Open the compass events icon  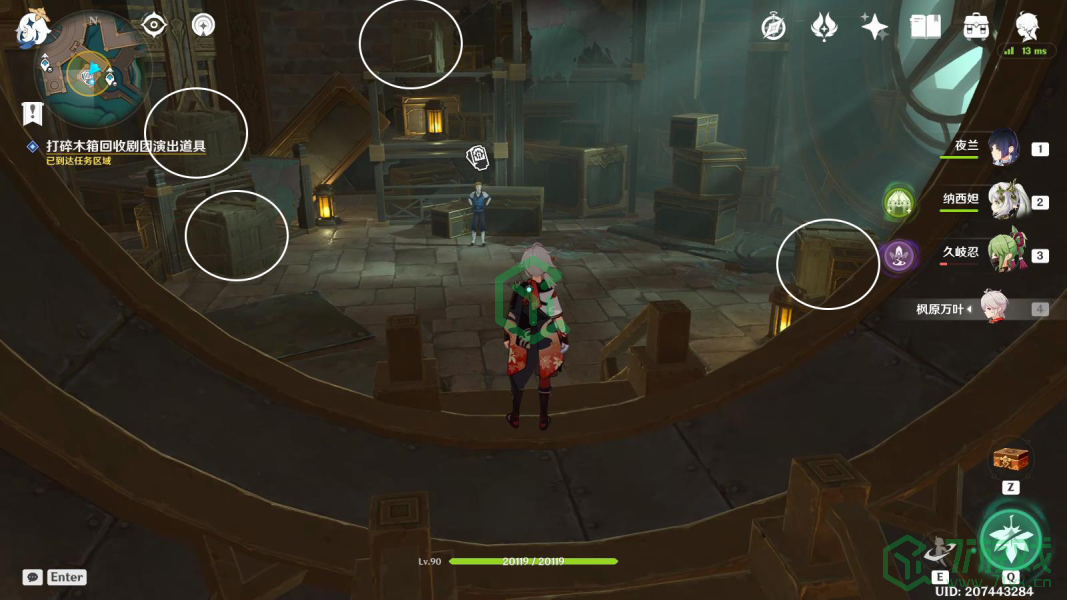click(772, 27)
